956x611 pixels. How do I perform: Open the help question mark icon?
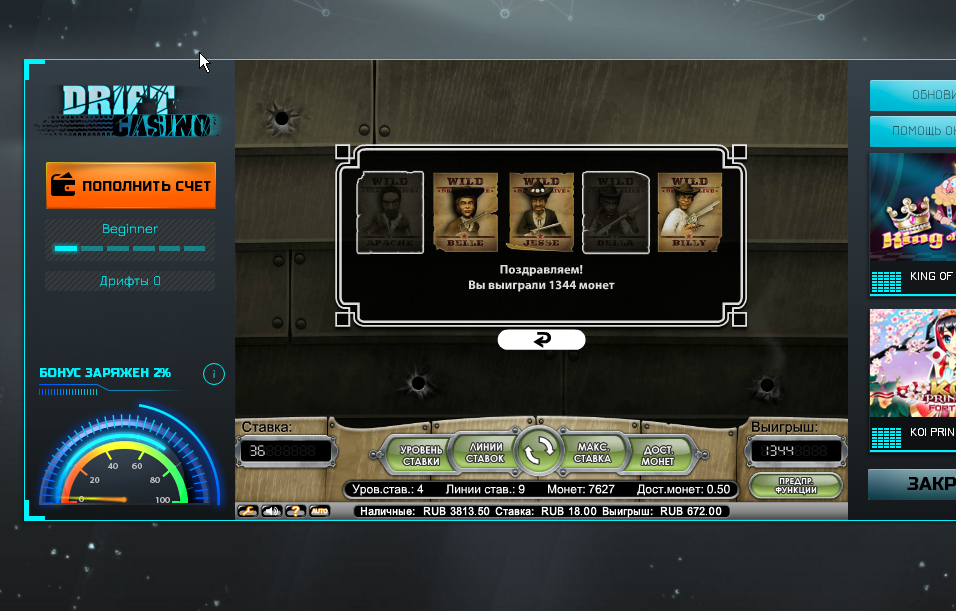click(x=295, y=511)
